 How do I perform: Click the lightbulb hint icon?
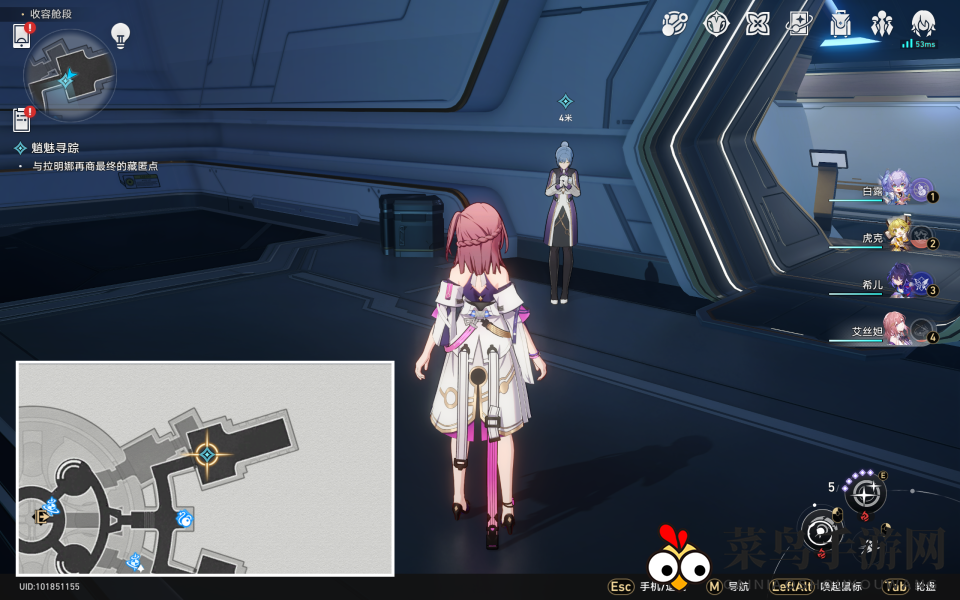(x=121, y=36)
